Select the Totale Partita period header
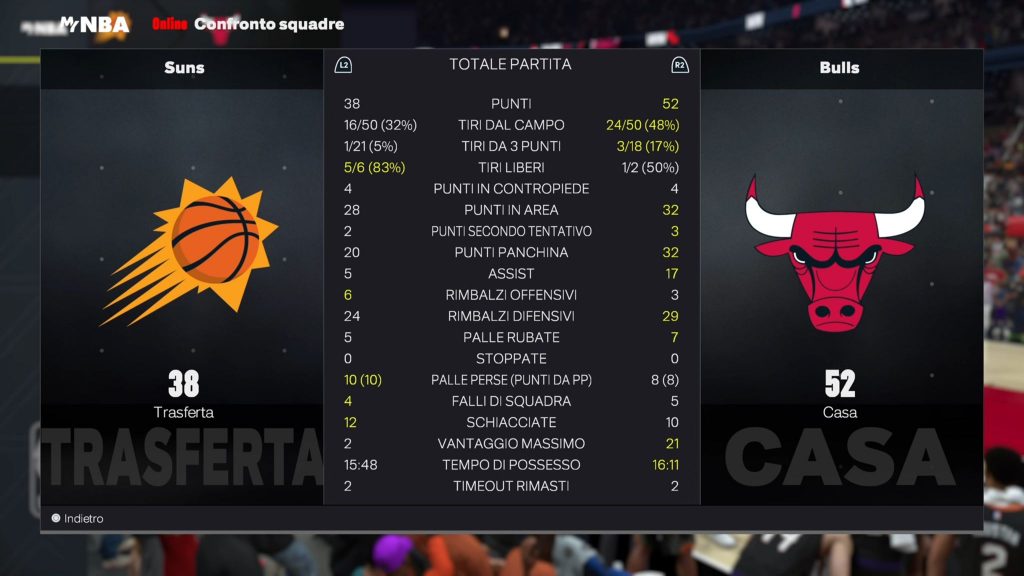The image size is (1024, 576). [510, 65]
